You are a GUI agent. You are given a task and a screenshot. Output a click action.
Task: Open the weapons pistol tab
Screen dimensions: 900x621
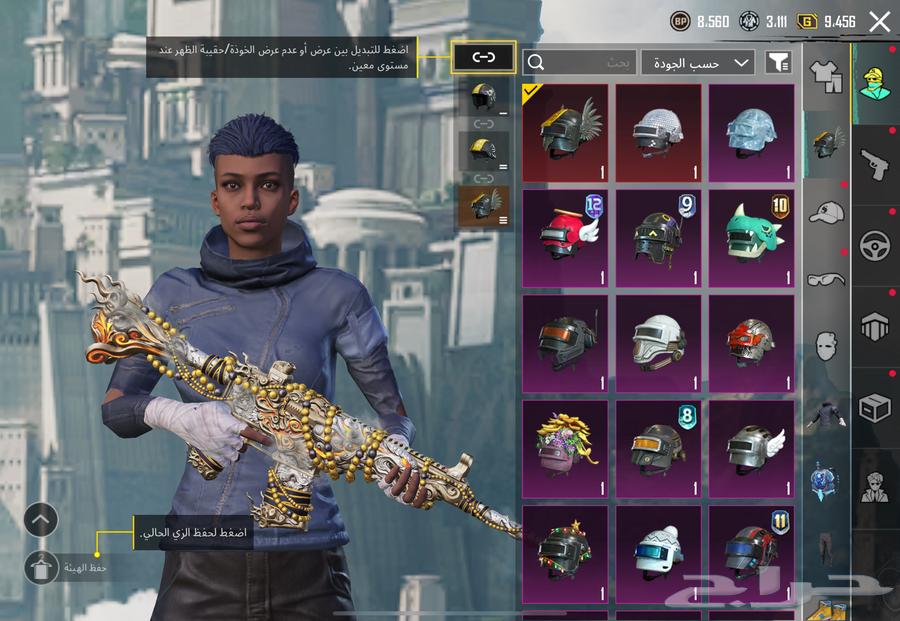[875, 165]
